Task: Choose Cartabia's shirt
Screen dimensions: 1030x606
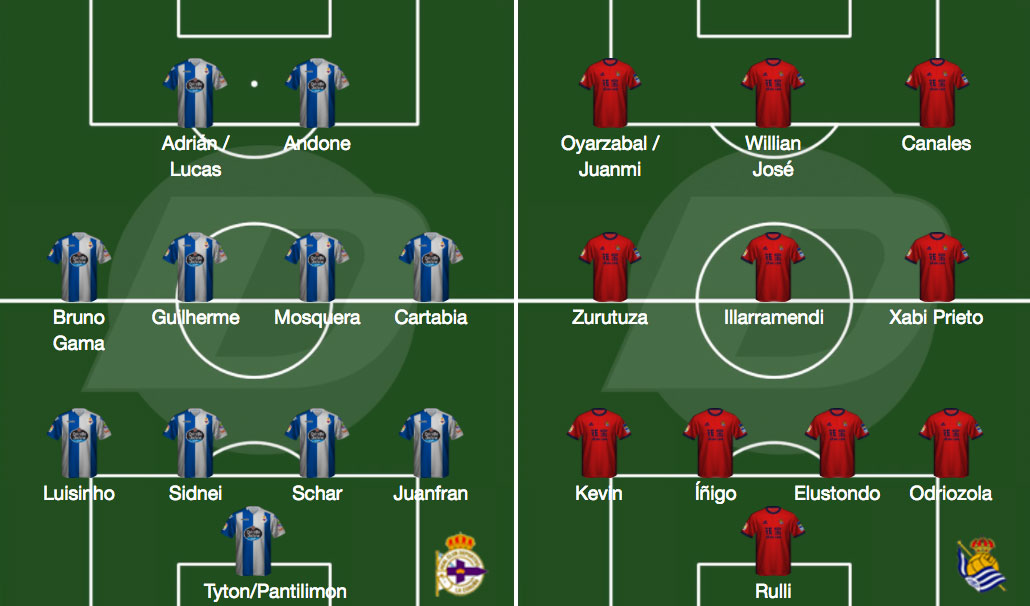Action: [431, 268]
